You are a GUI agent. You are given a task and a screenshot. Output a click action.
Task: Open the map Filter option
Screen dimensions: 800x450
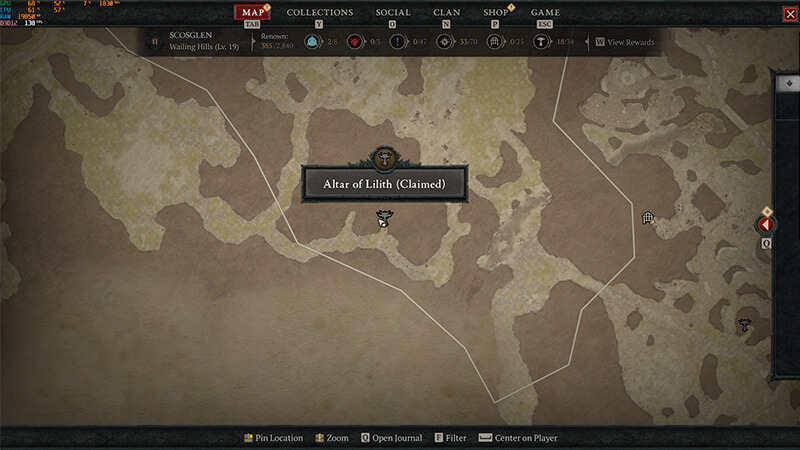tap(450, 438)
